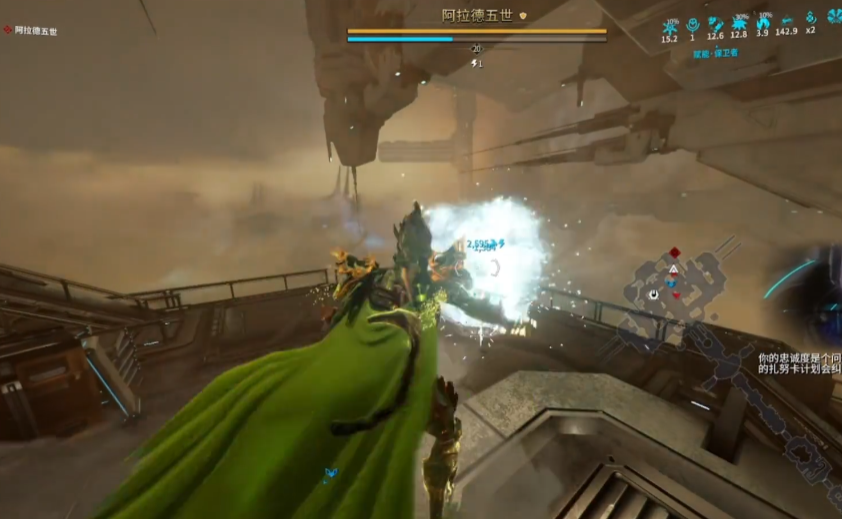Screen dimensions: 842x519
Task: Select the 阿拉德五世 objective tracker entry
Action: tap(36, 31)
